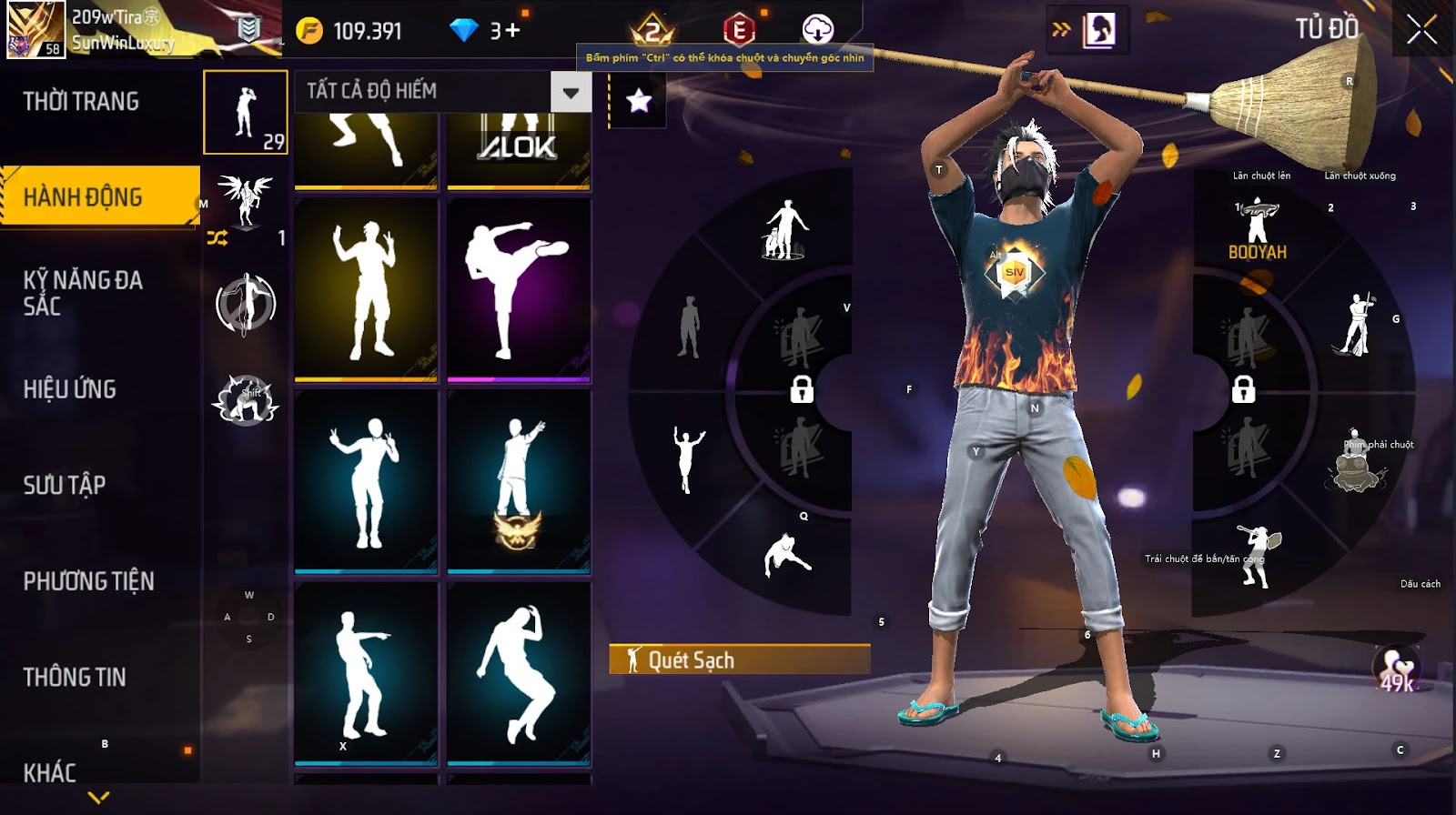Viewport: 1456px width, 815px height.
Task: Open the HIỆU ỨNG section
Action: [70, 389]
